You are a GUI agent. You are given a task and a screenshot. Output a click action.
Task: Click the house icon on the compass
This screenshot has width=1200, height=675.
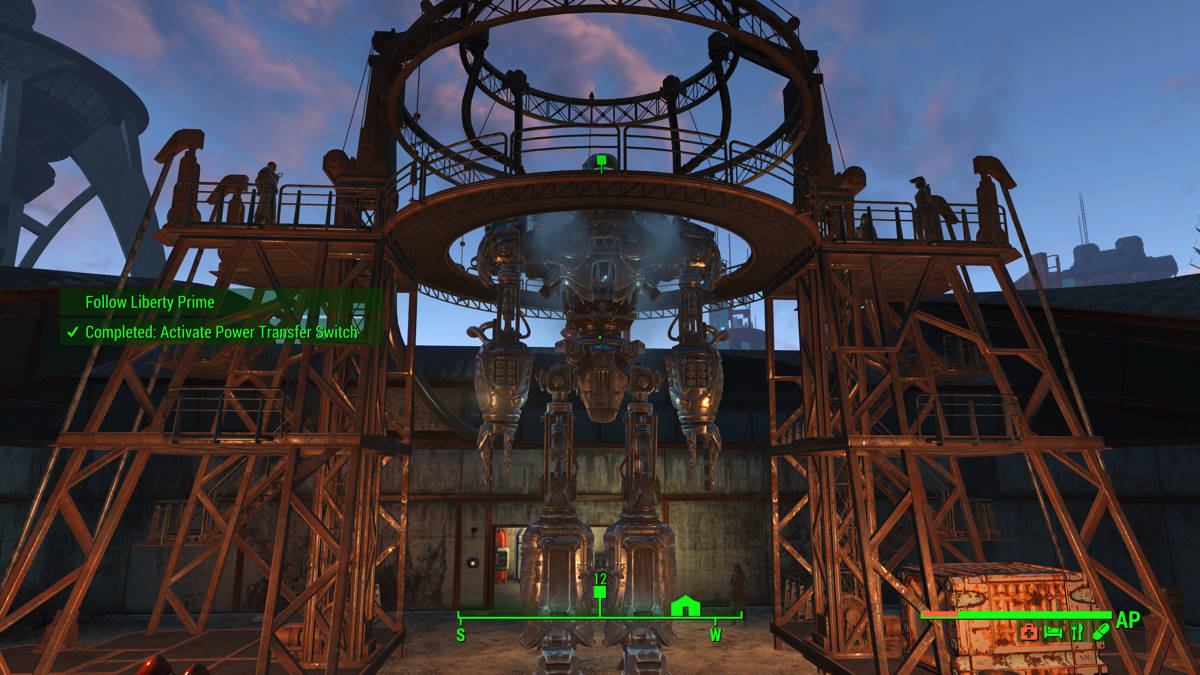tap(685, 605)
